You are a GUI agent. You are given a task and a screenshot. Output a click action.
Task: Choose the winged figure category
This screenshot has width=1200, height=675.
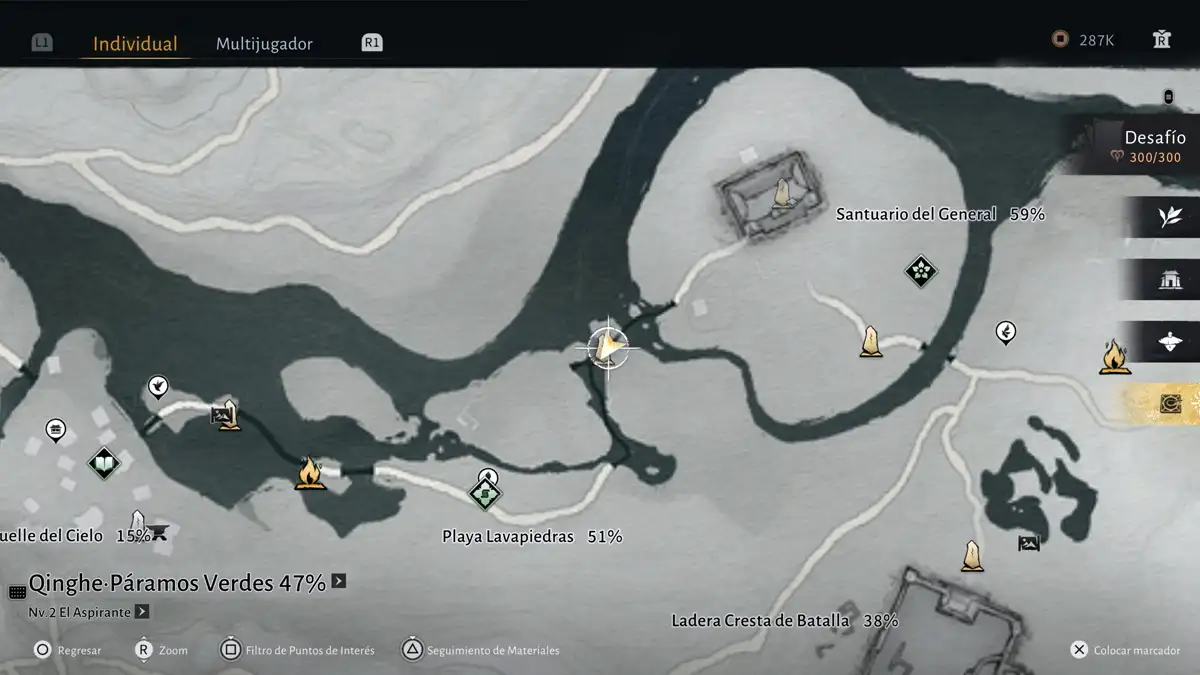(1170, 342)
